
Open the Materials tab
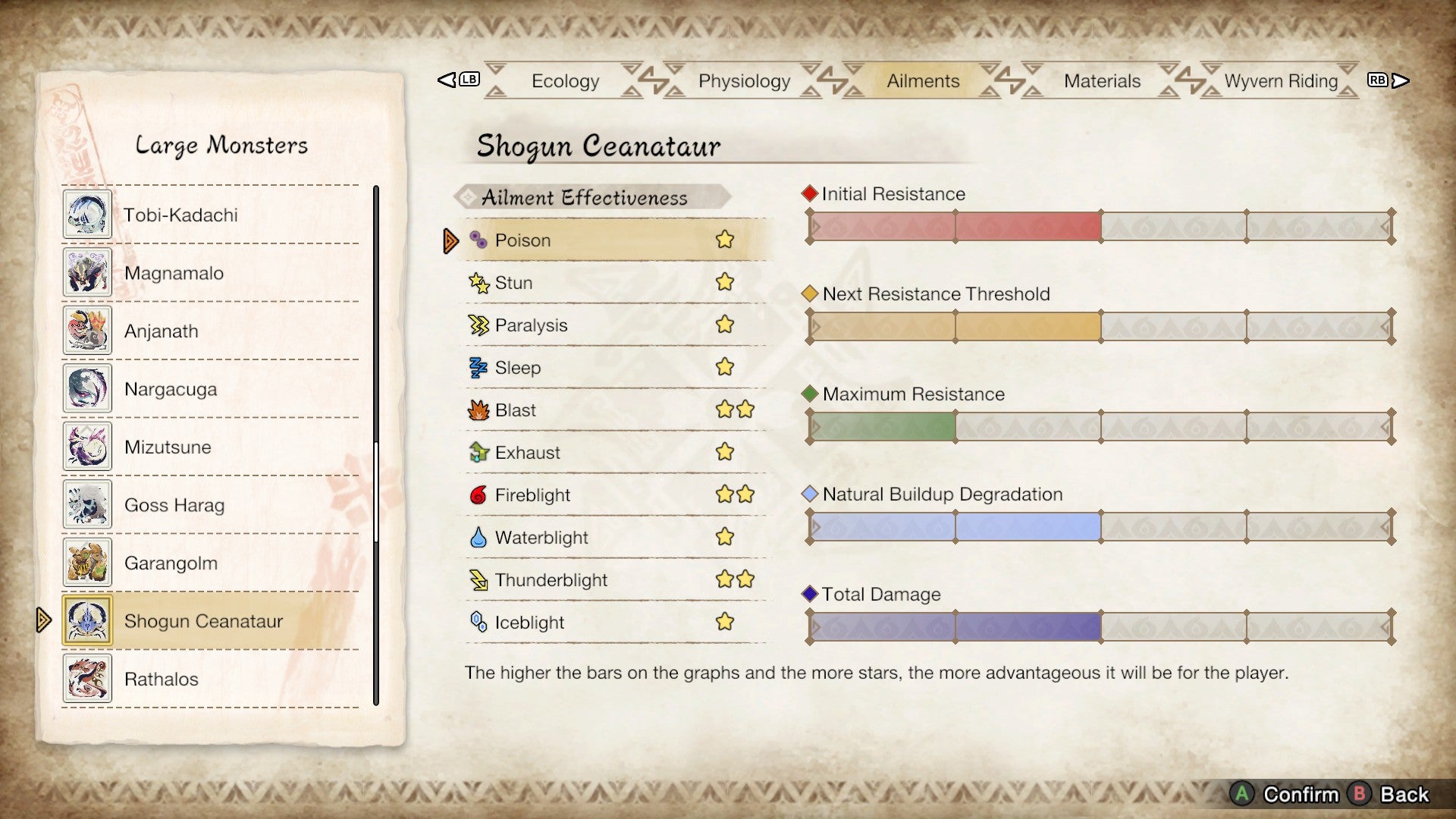pyautogui.click(x=1102, y=80)
